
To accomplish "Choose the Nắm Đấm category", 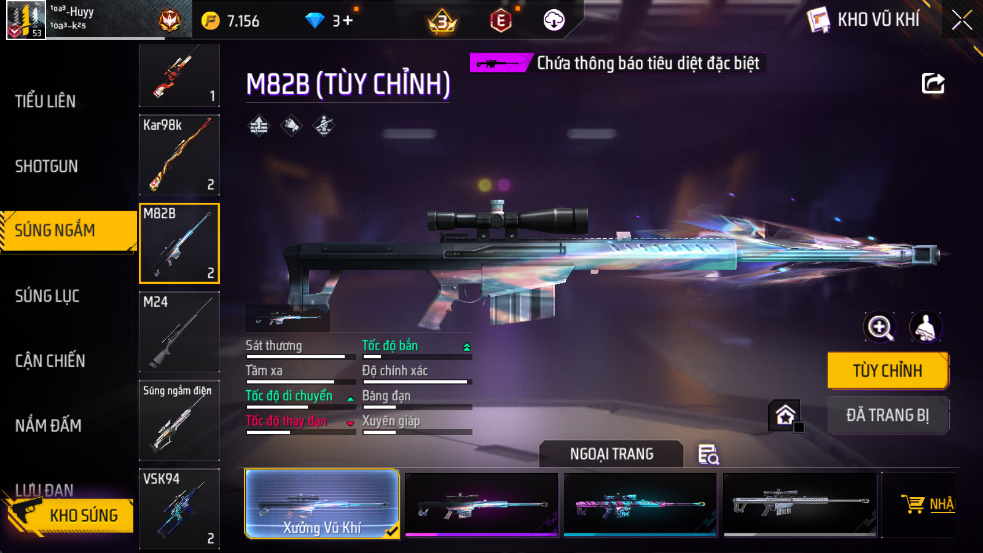I will [x=48, y=426].
